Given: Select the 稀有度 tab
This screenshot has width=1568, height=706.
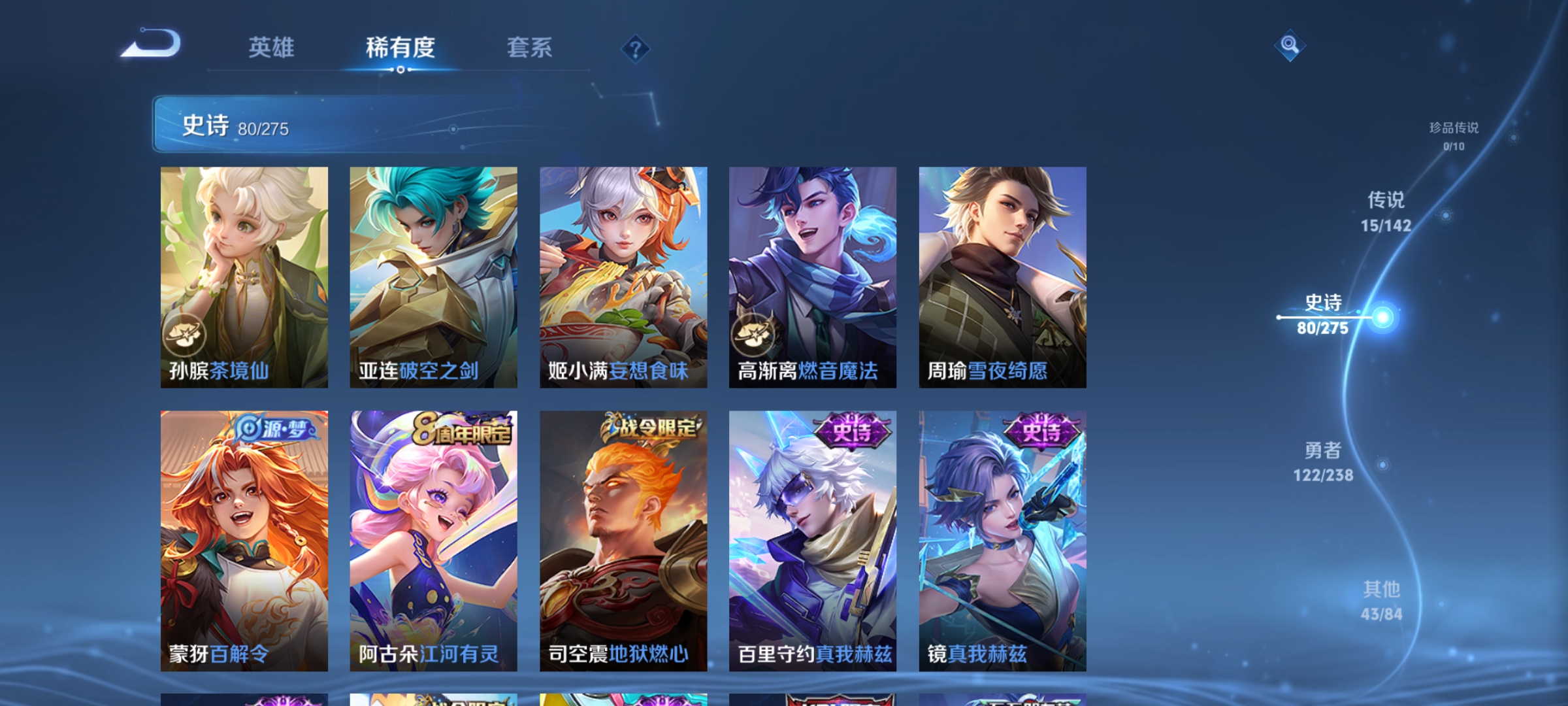Looking at the screenshot, I should click(400, 47).
